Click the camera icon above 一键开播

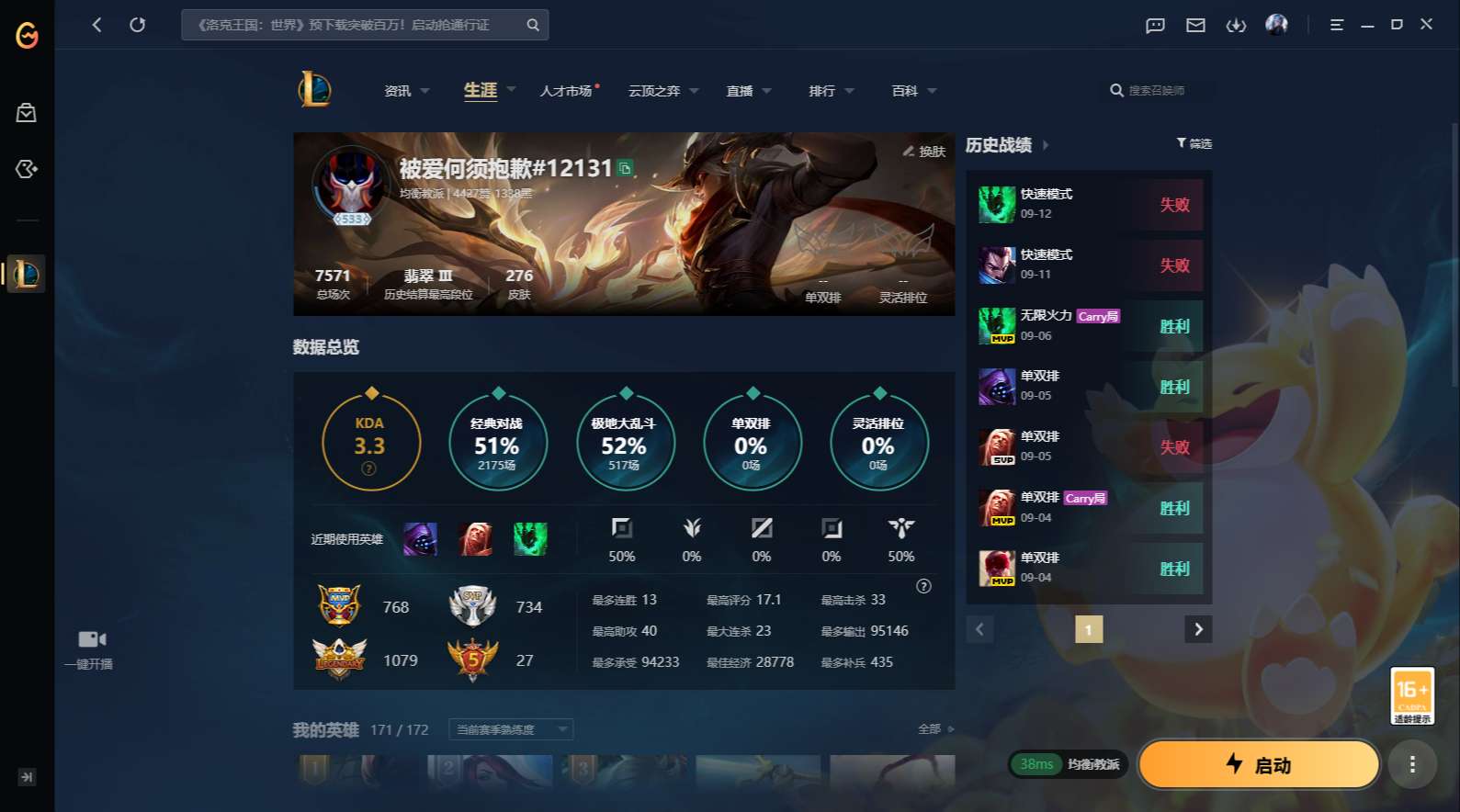coord(89,637)
